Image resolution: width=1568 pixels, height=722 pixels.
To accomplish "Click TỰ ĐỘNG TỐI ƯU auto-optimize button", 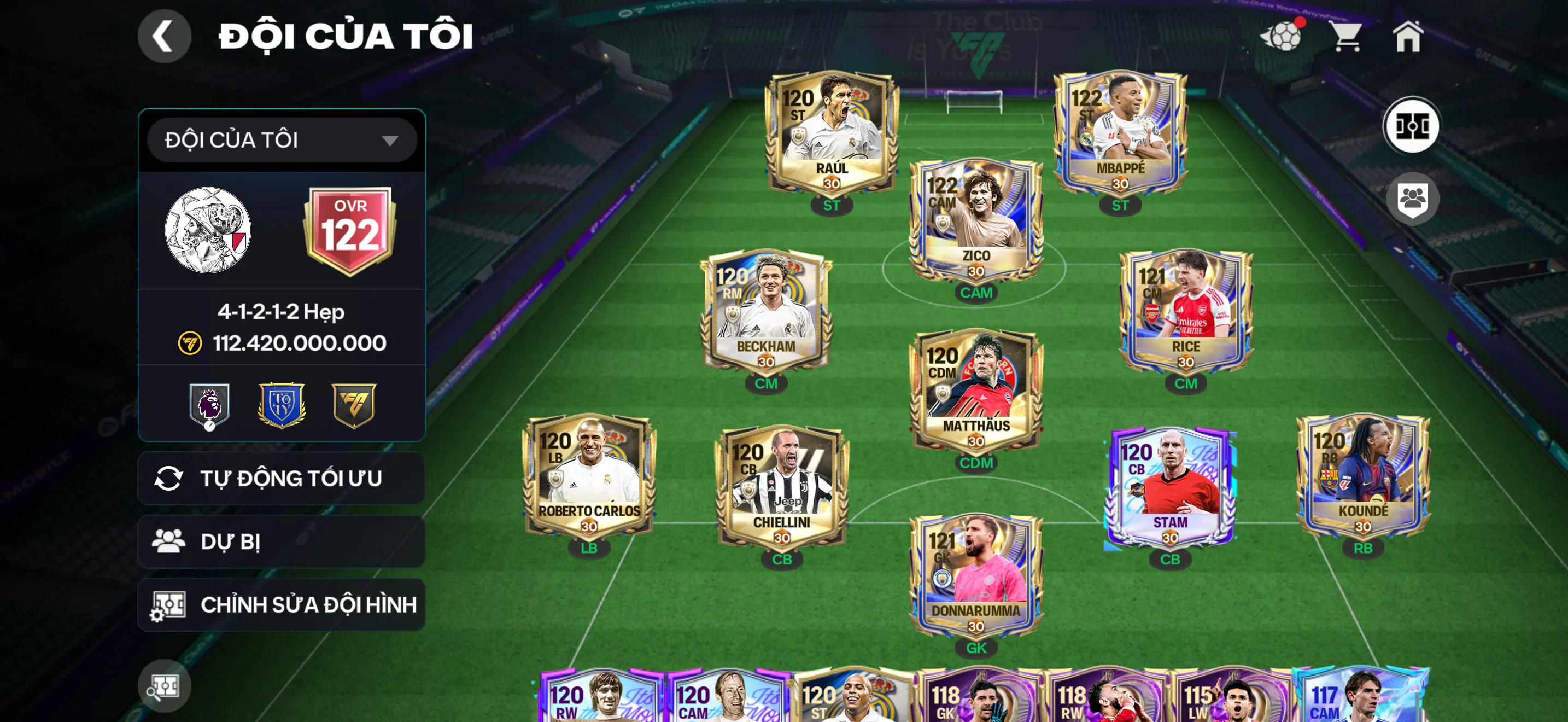I will pyautogui.click(x=281, y=479).
